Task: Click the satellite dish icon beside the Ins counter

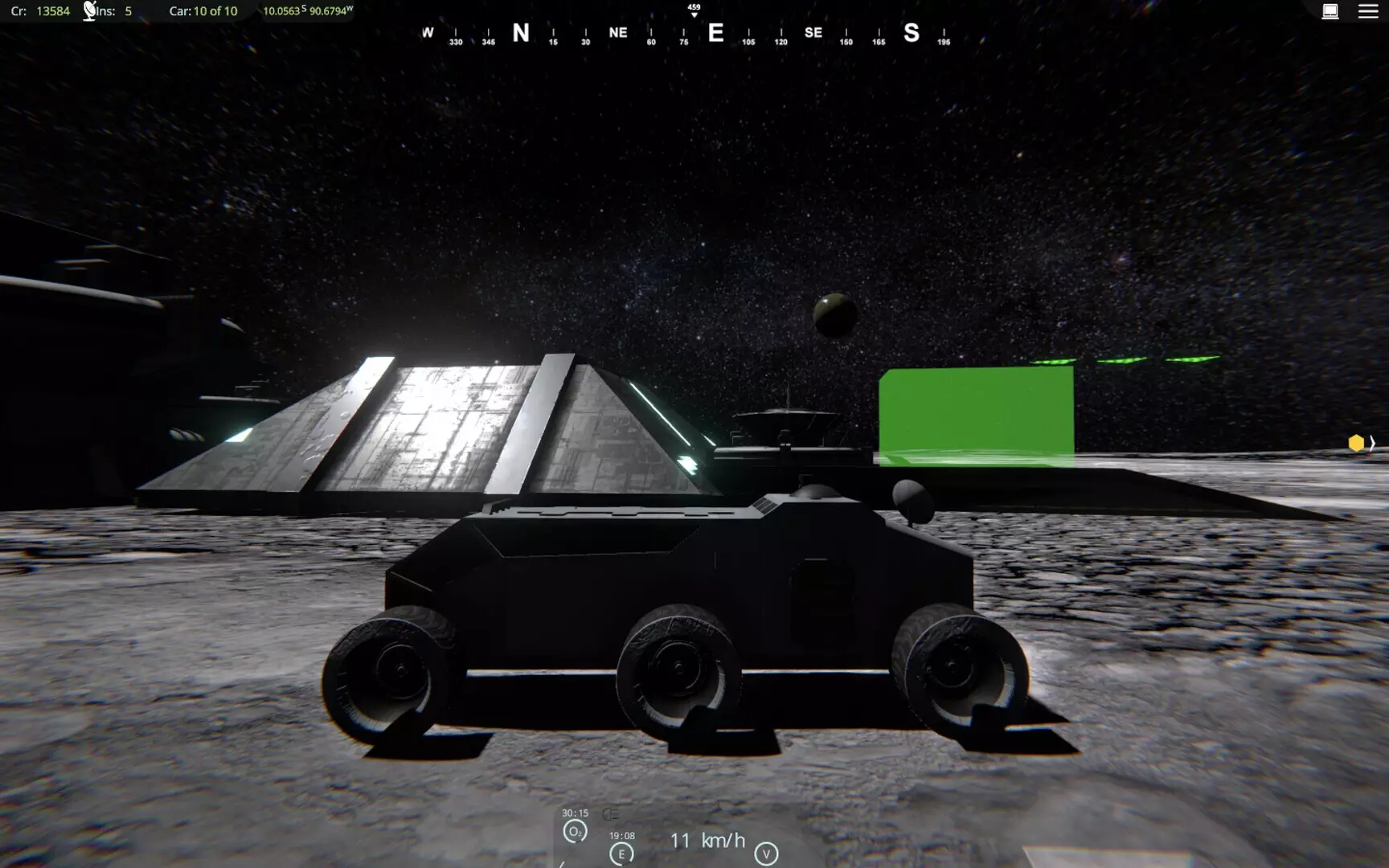Action: pyautogui.click(x=88, y=10)
